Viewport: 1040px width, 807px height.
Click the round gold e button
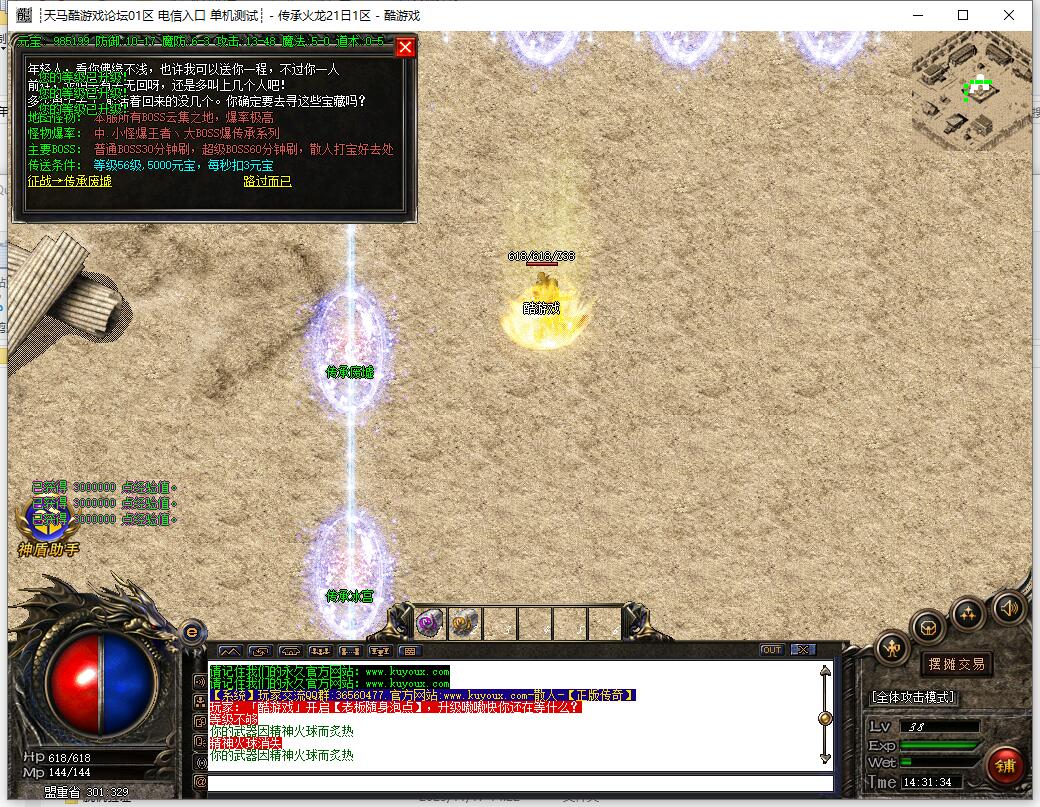pyautogui.click(x=193, y=631)
